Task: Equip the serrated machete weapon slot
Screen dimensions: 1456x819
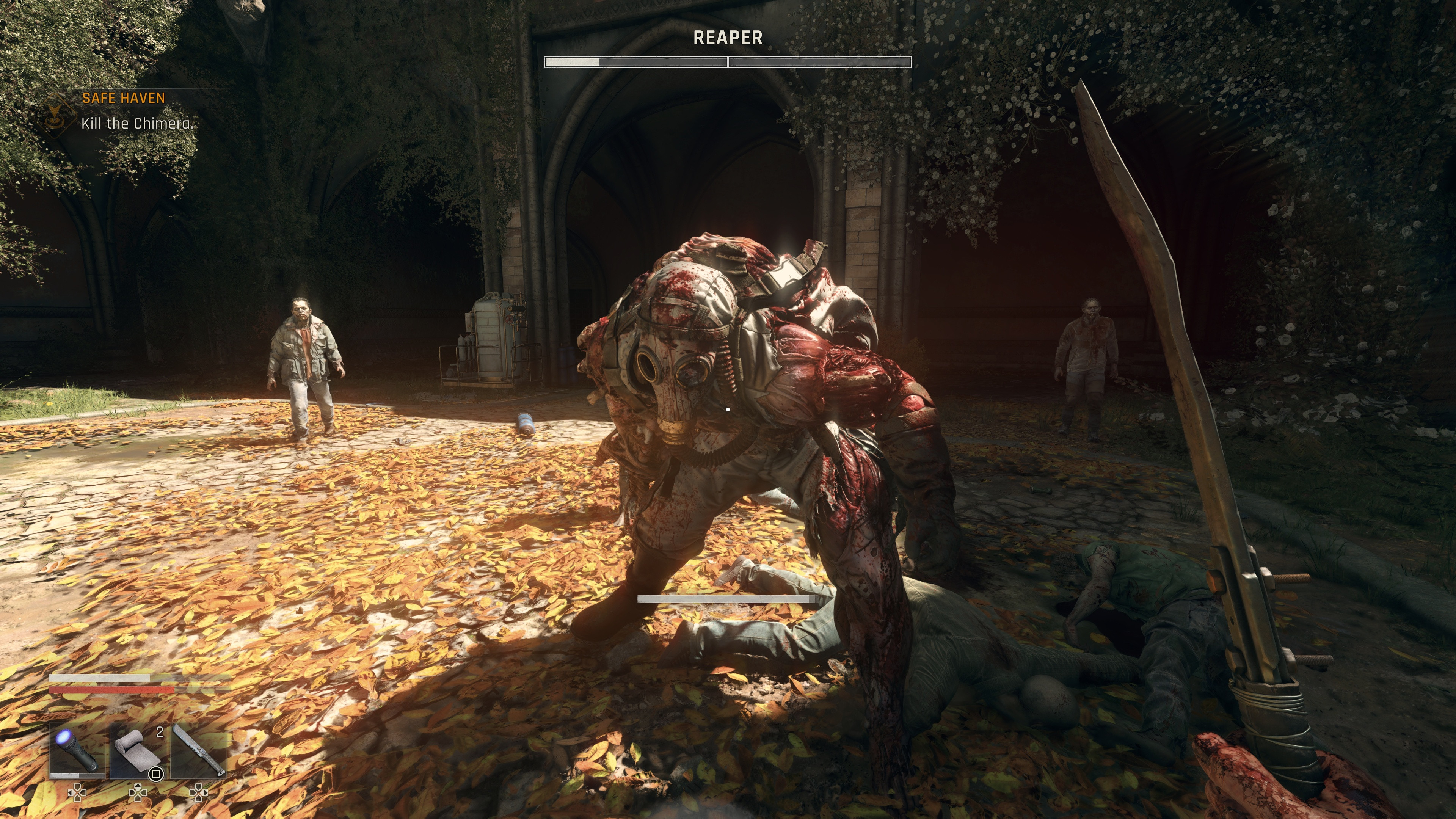Action: (x=198, y=751)
